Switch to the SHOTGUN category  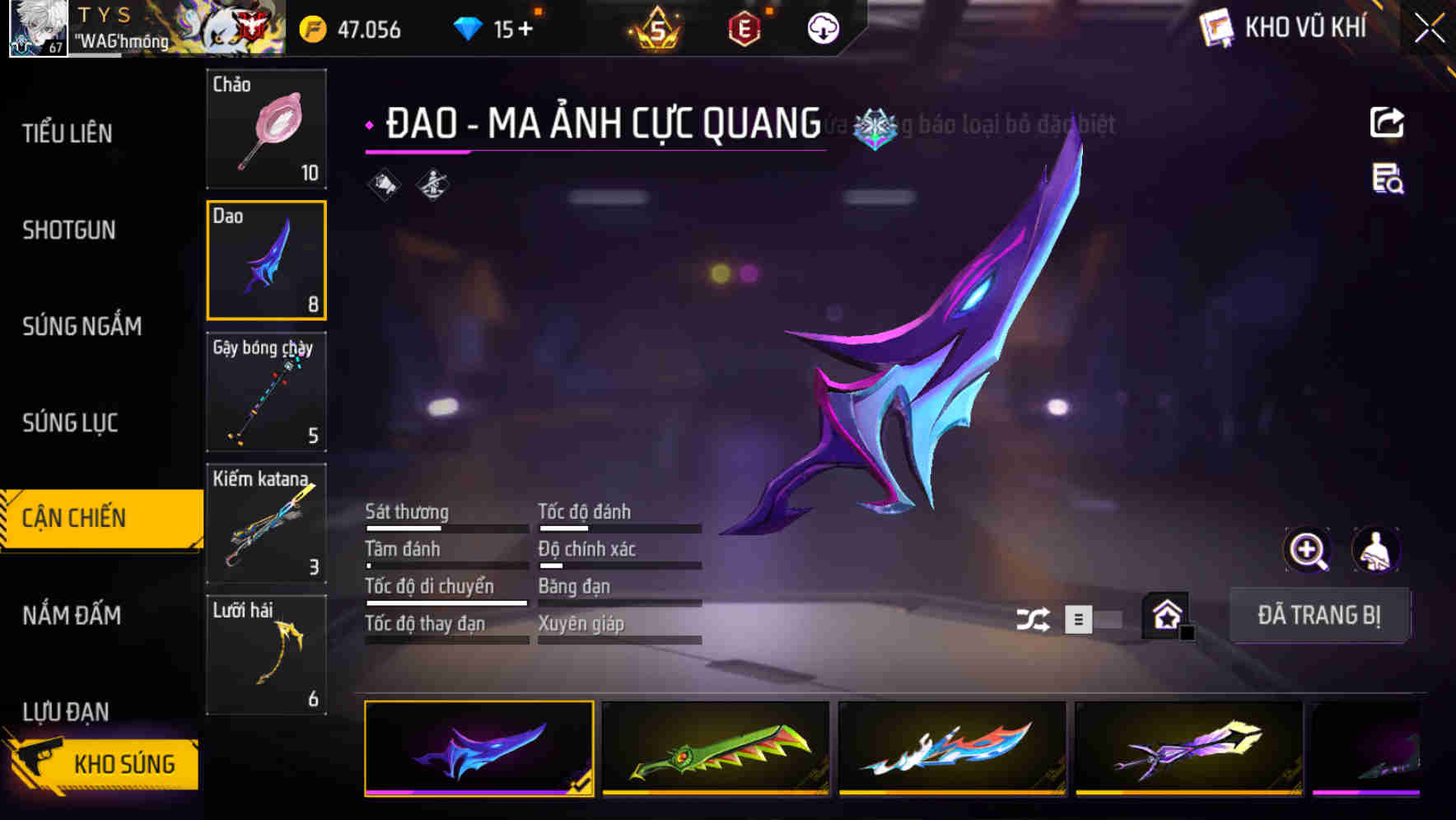[69, 231]
